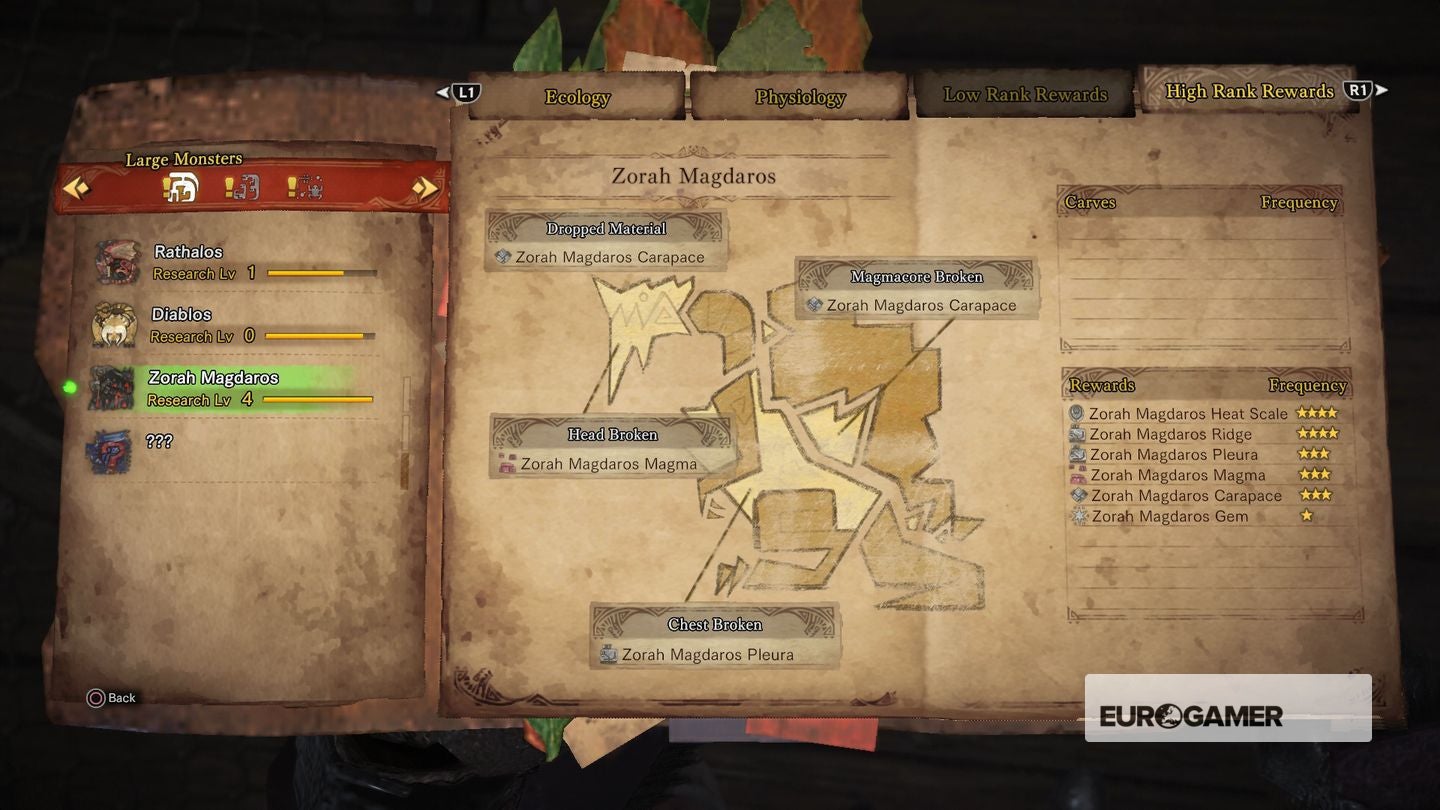
Task: Click the Physiology tab label
Action: [800, 97]
